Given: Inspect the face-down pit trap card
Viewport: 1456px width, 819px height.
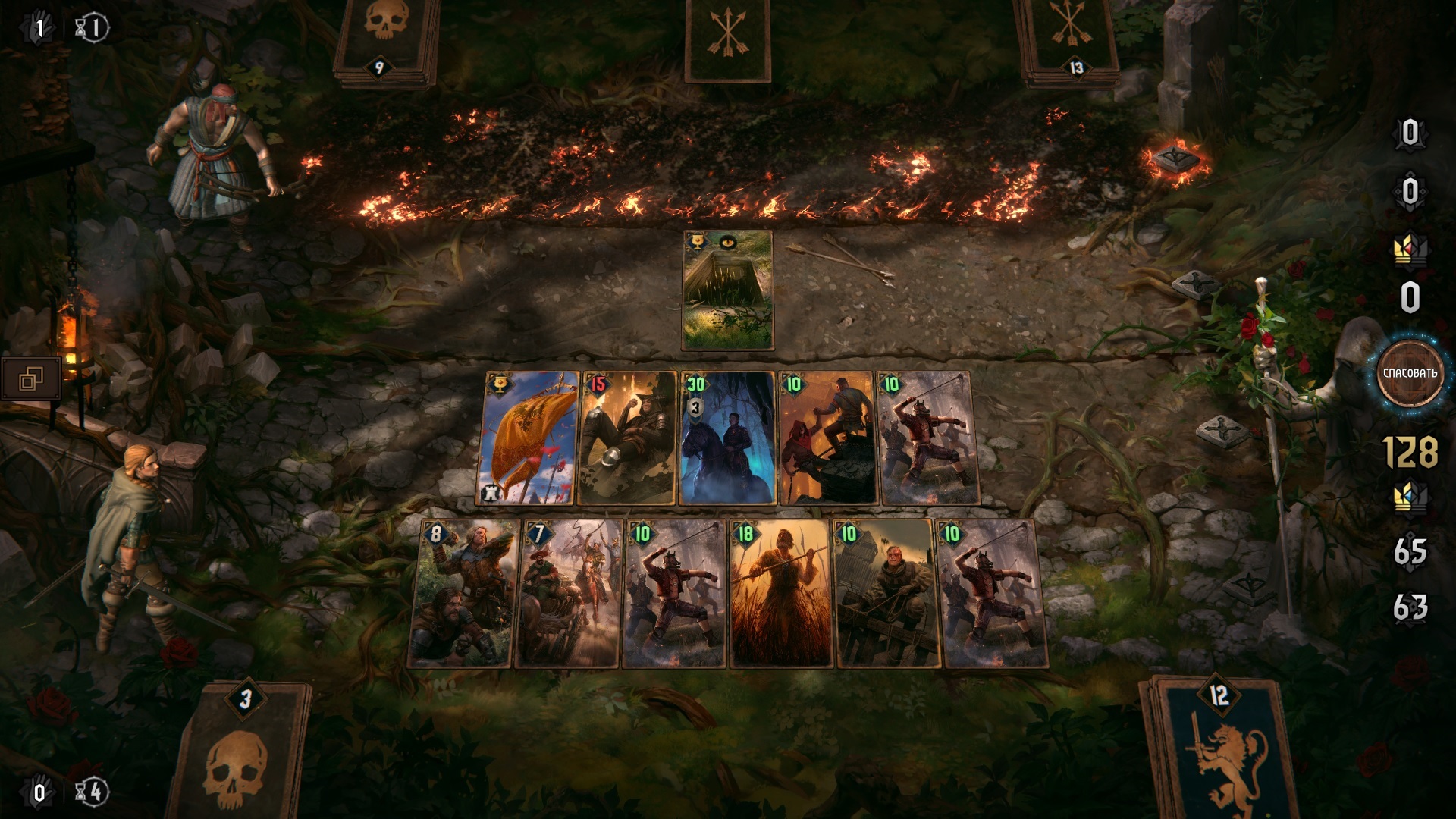Looking at the screenshot, I should point(727,290).
